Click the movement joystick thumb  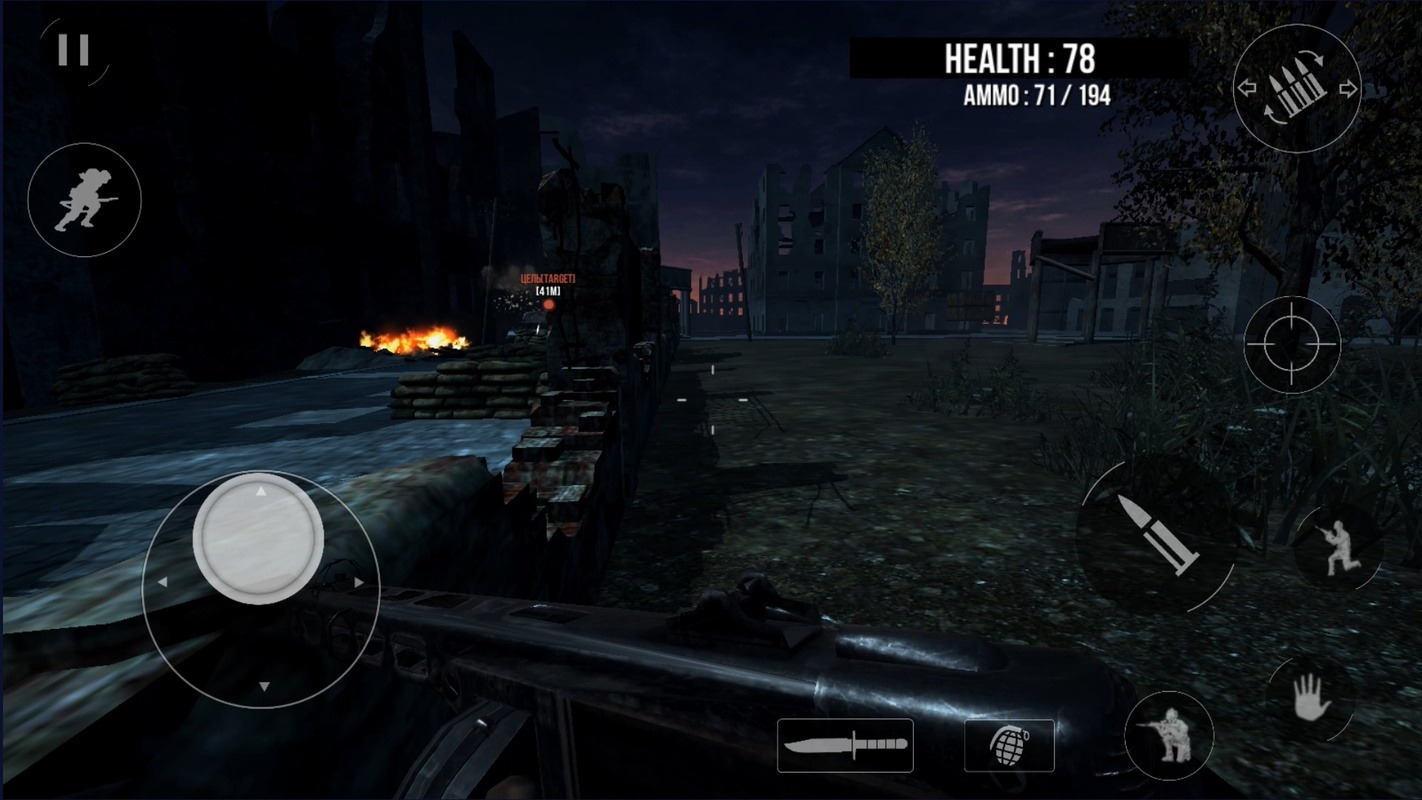(x=258, y=538)
